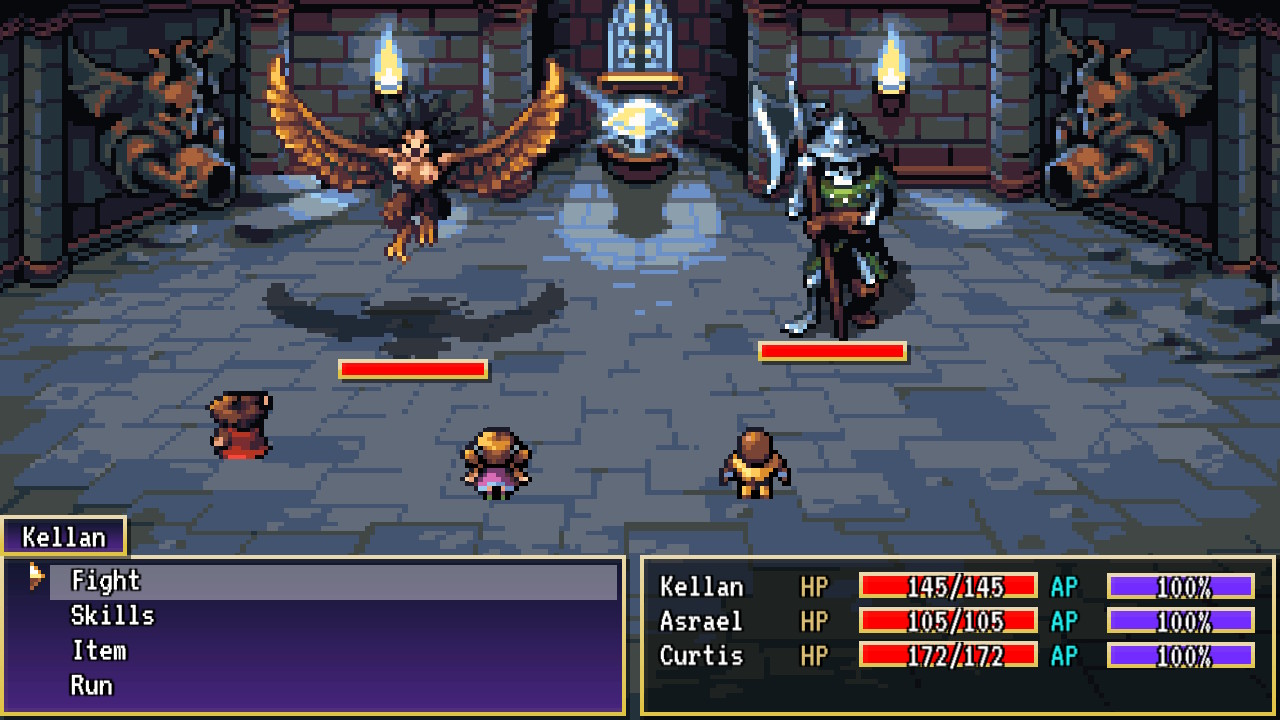Click the harpy's red health bar

pyautogui.click(x=412, y=371)
